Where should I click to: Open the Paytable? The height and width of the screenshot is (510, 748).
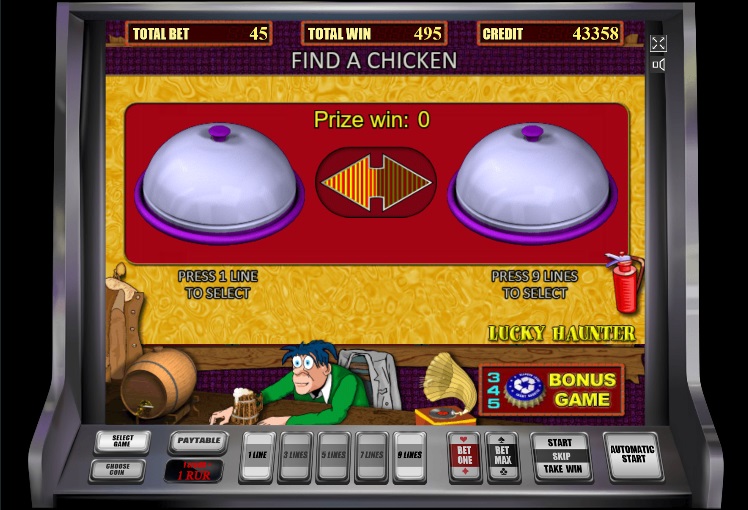(197, 441)
